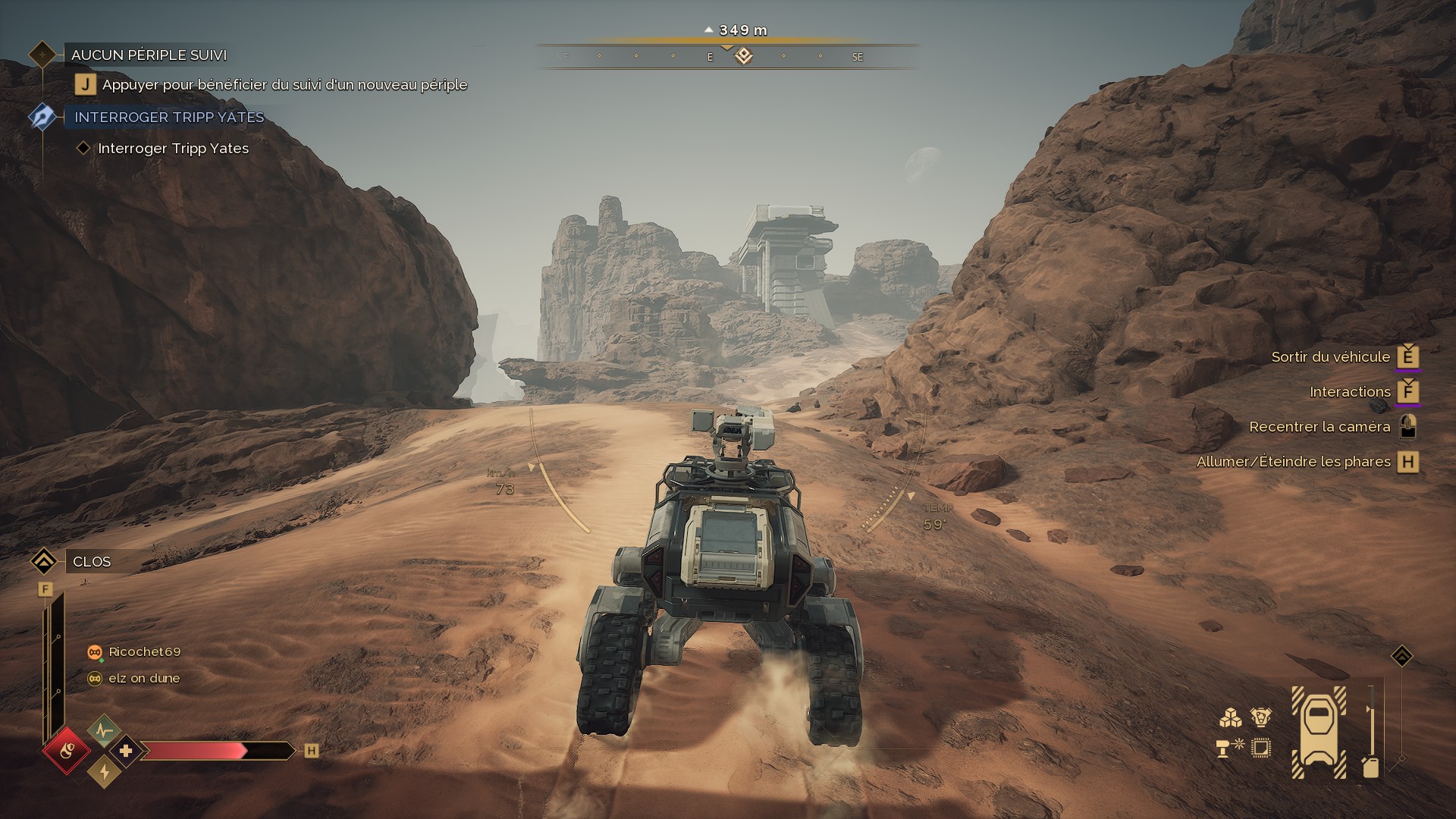This screenshot has height=819, width=1456.
Task: Select party member 'elz on dune'
Action: click(x=143, y=679)
